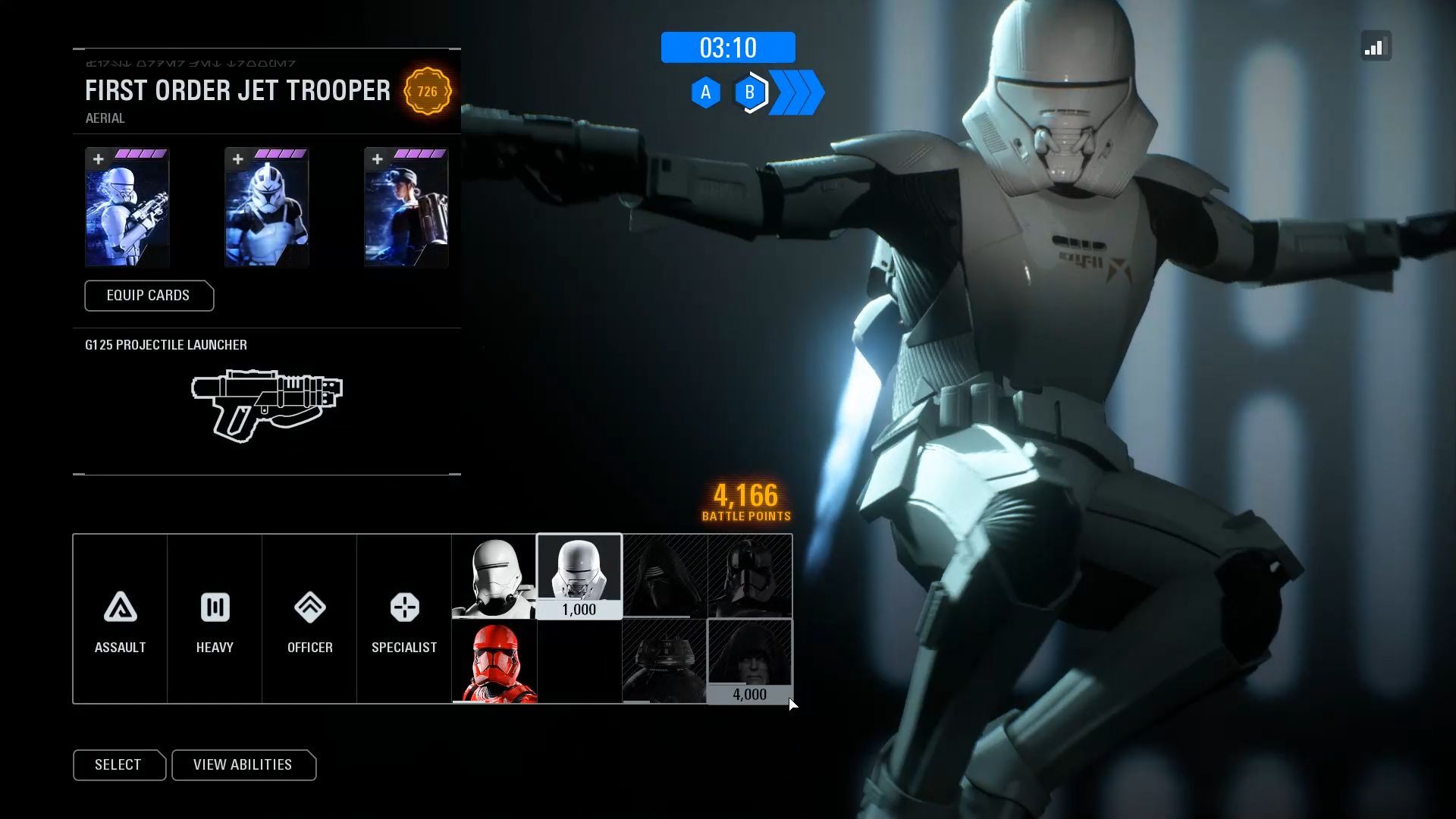Click the G125 Projectile Launcher weapon image
Viewport: 1456px width, 819px height.
(x=266, y=405)
